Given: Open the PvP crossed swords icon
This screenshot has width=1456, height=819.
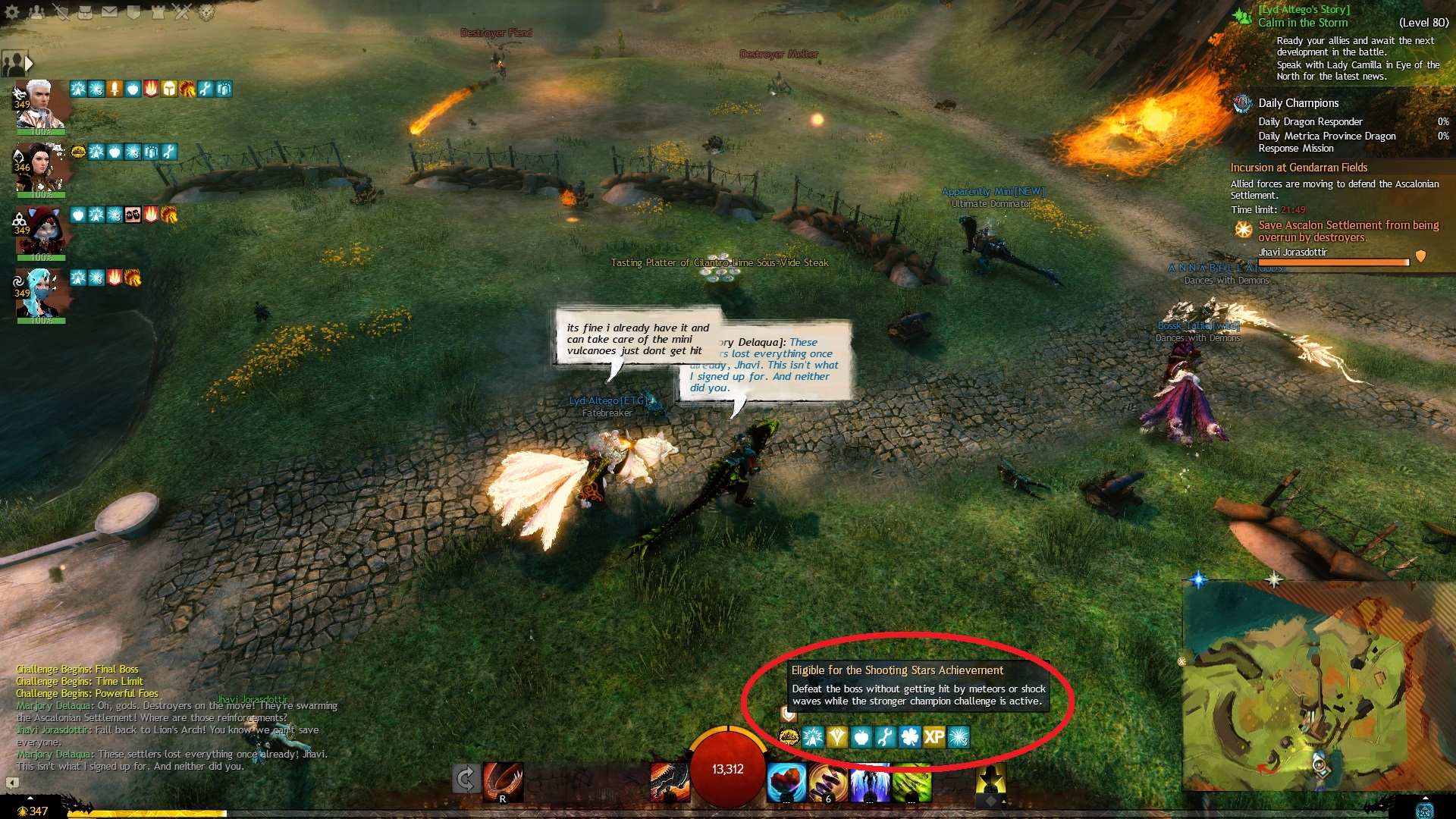Looking at the screenshot, I should 182,11.
